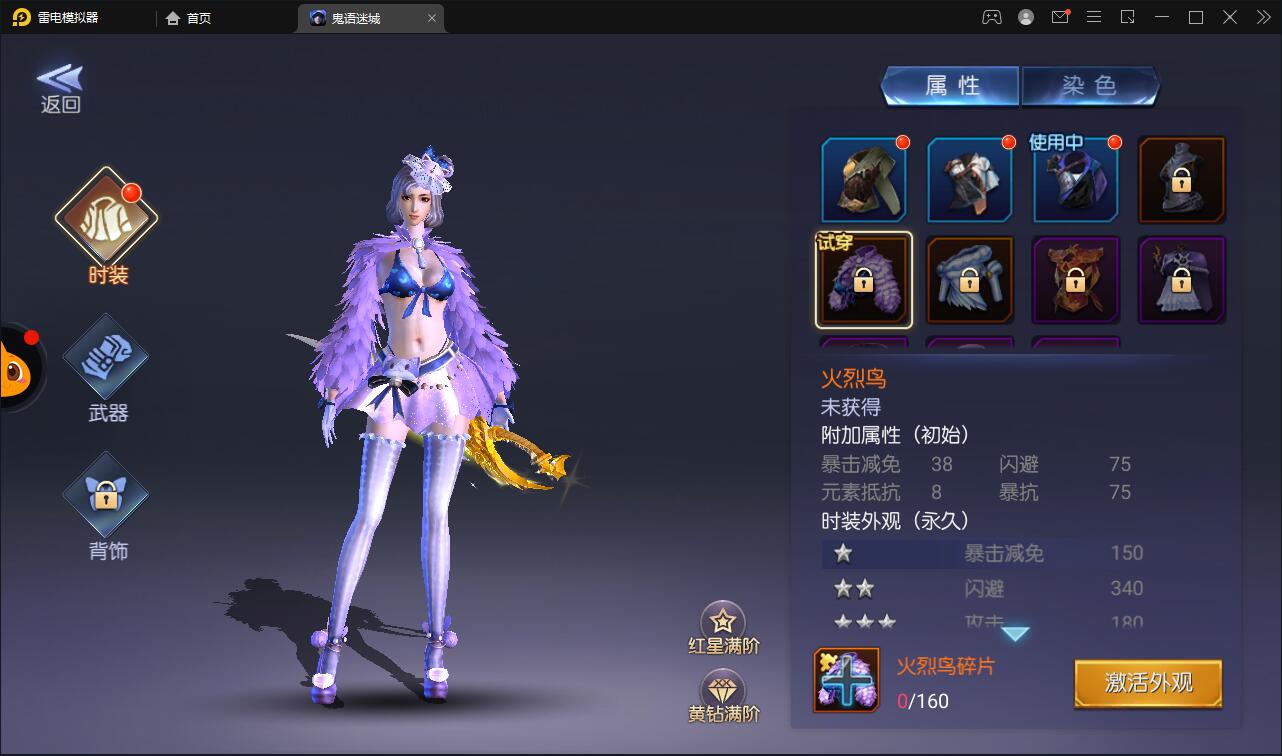
Task: Go back using the 返回 arrow
Action: tap(60, 88)
